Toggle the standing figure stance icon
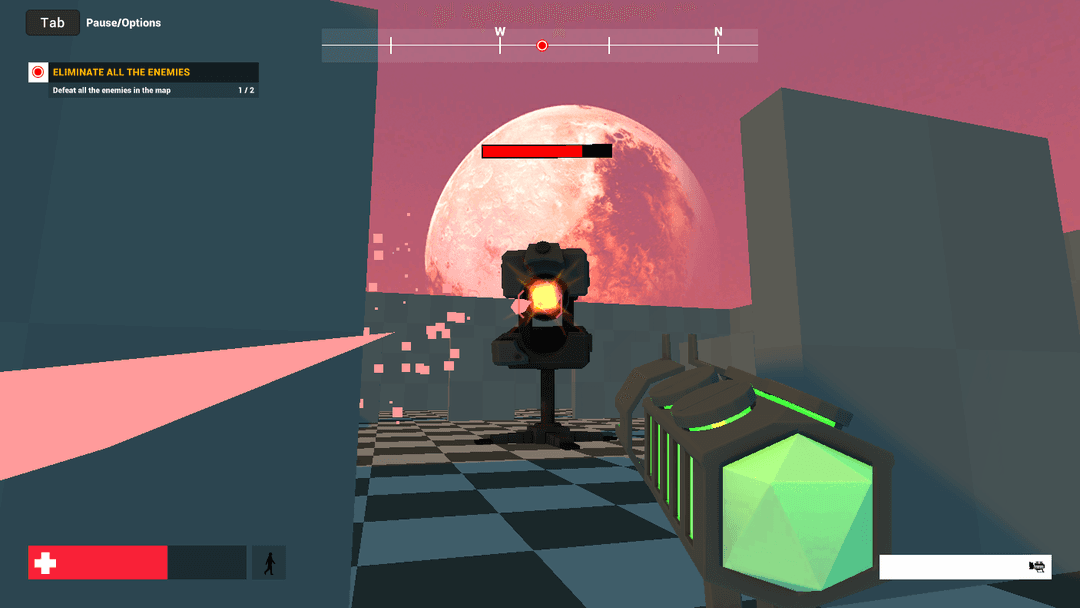This screenshot has width=1080, height=608. pyautogui.click(x=269, y=563)
